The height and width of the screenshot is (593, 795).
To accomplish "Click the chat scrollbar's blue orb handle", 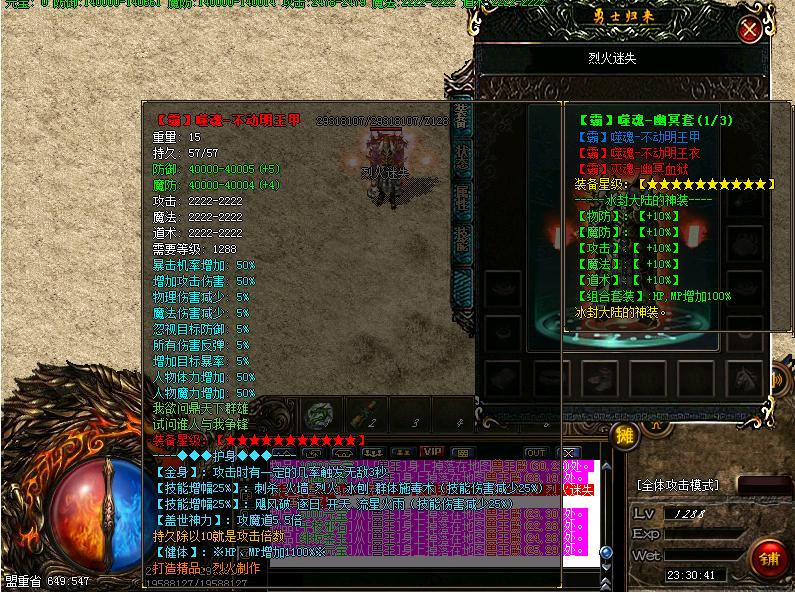I will [x=605, y=552].
